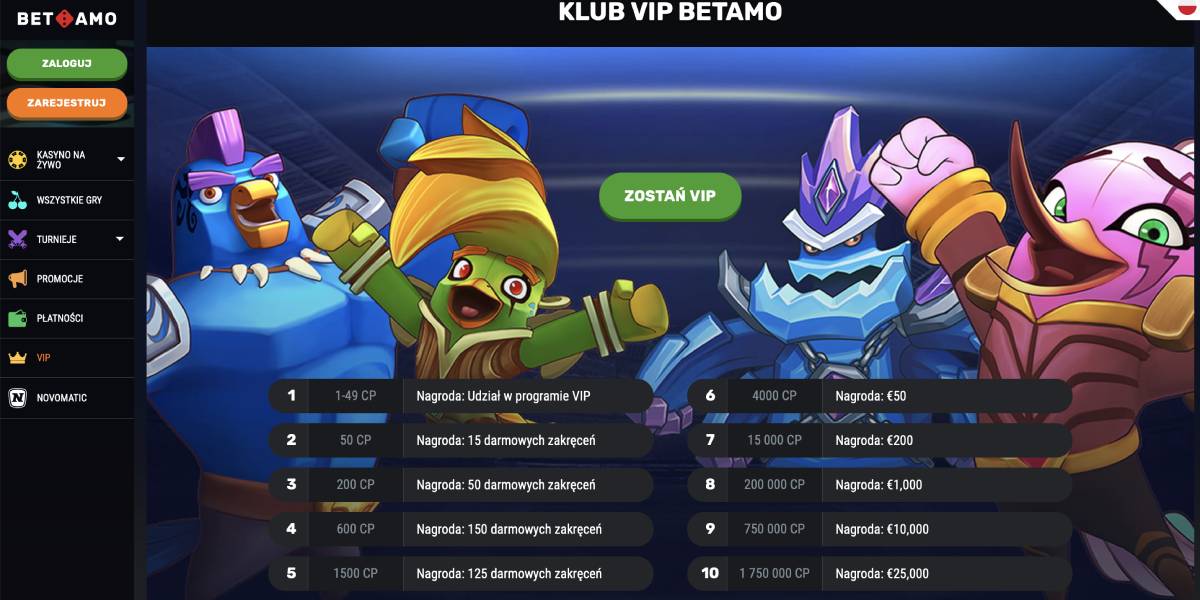Select the level 10 €25,000 reward row
Screen dimensions: 1200x600
880,573
